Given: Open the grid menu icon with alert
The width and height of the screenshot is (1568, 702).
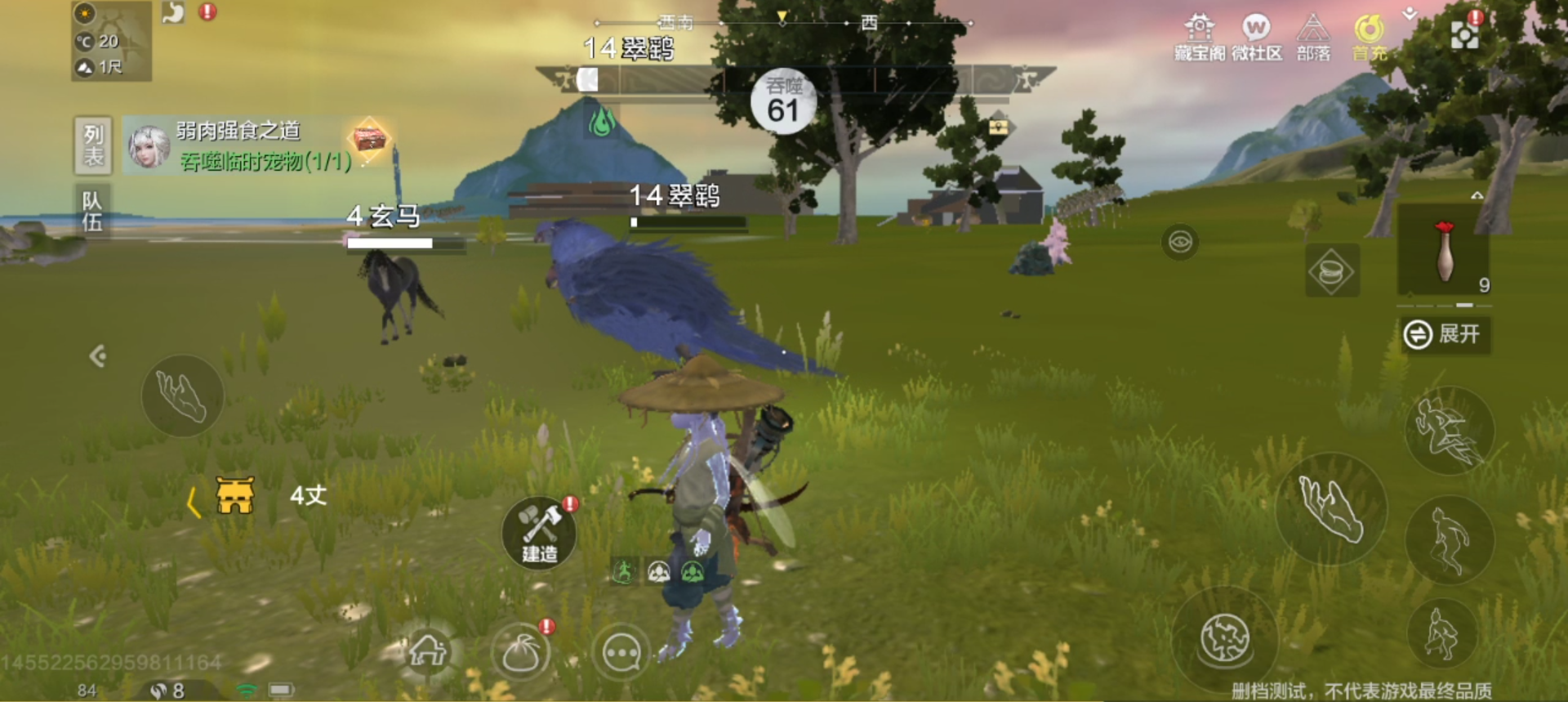Looking at the screenshot, I should pyautogui.click(x=1463, y=34).
